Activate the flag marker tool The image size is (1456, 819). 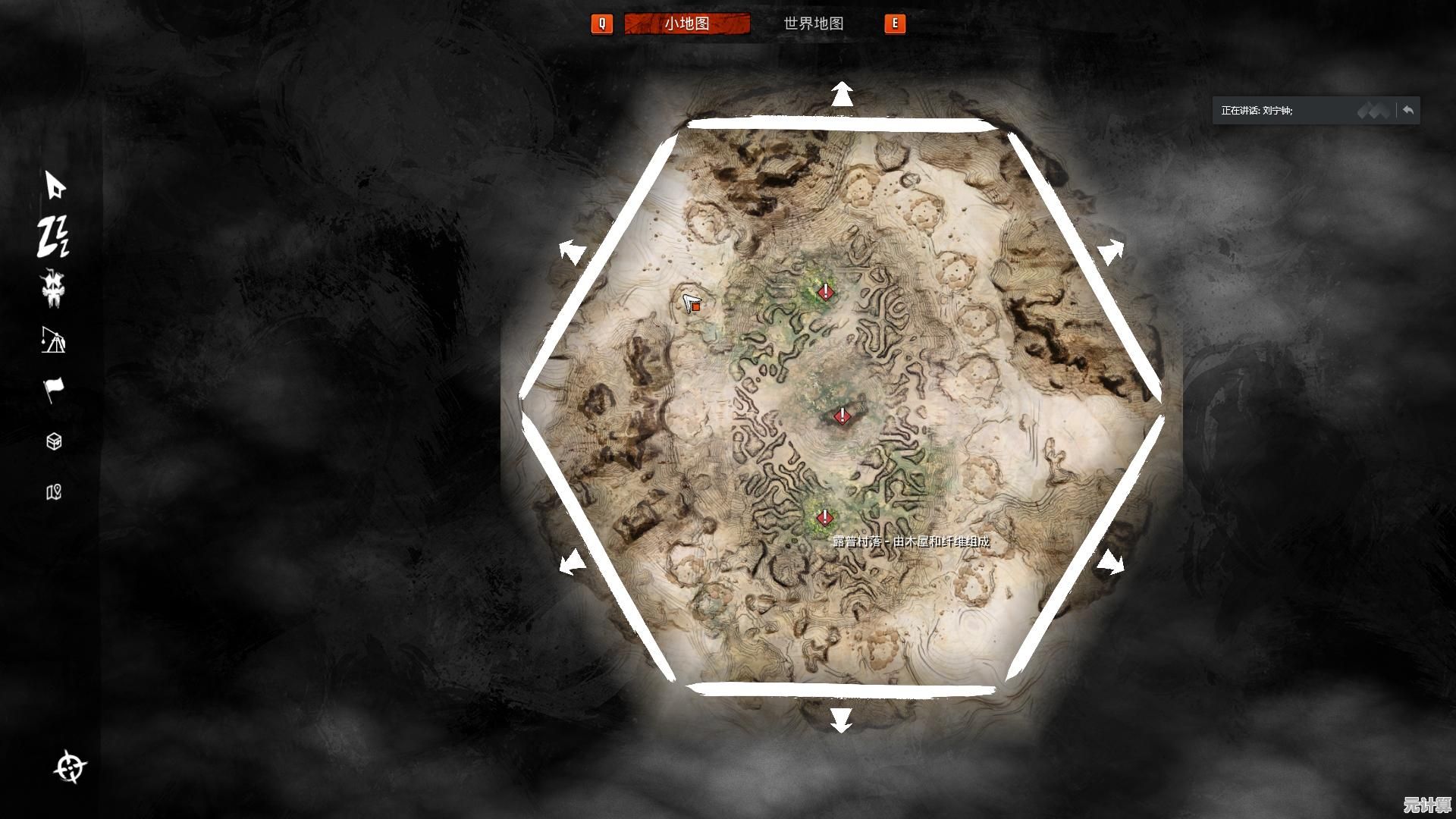[53, 390]
